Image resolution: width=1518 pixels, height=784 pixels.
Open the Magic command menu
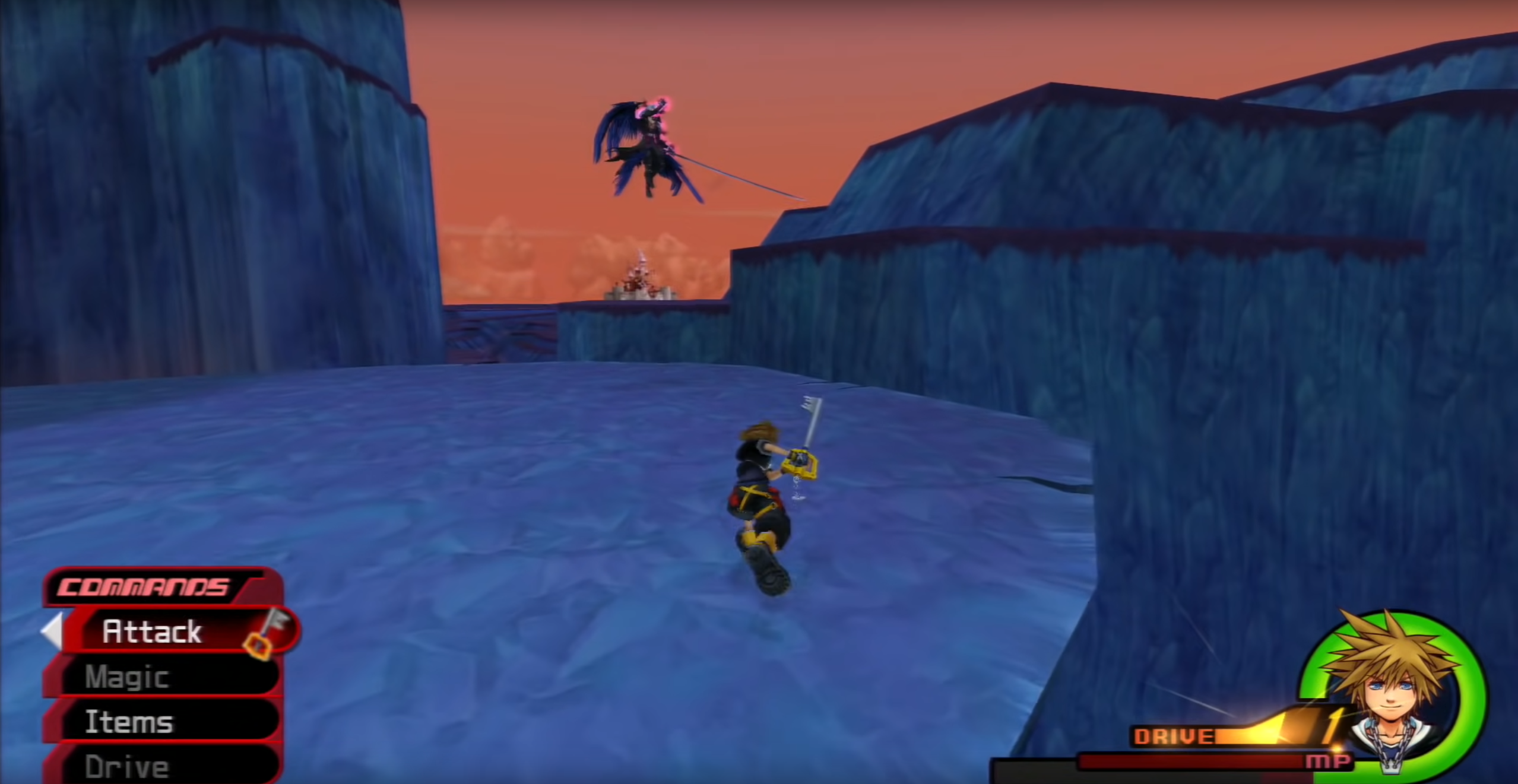126,677
